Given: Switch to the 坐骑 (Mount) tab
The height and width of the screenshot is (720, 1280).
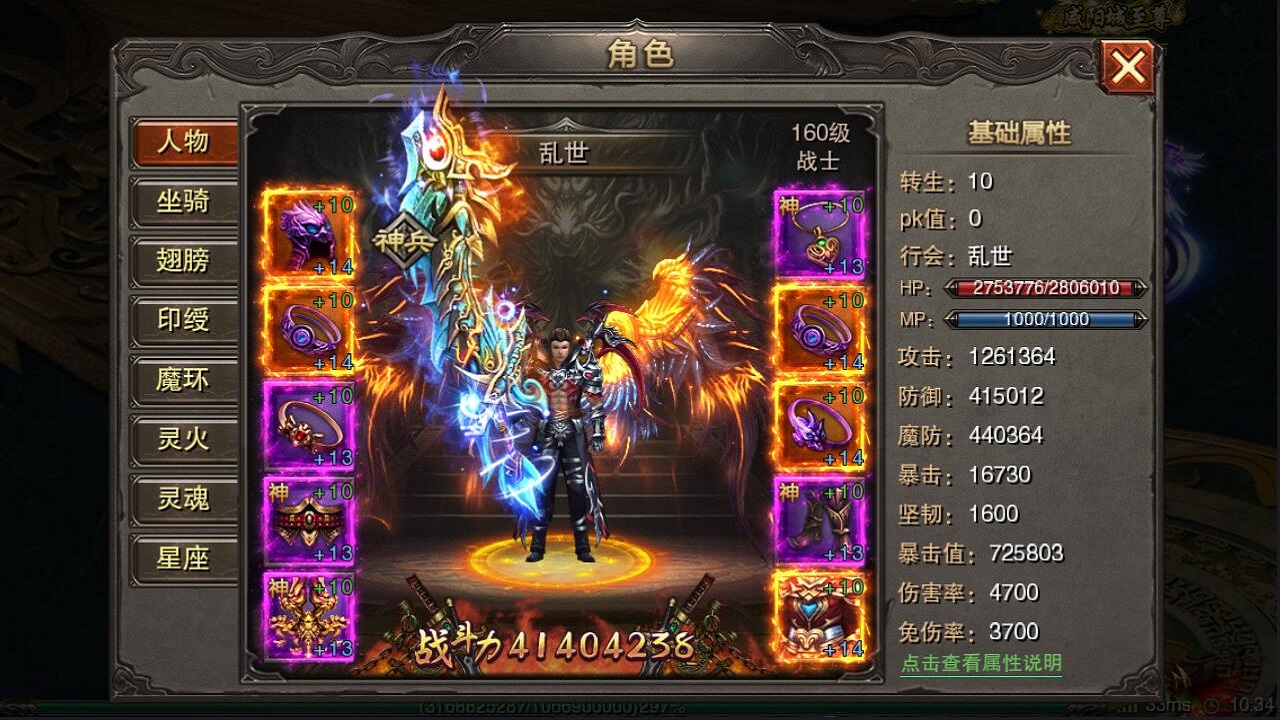Looking at the screenshot, I should point(183,202).
